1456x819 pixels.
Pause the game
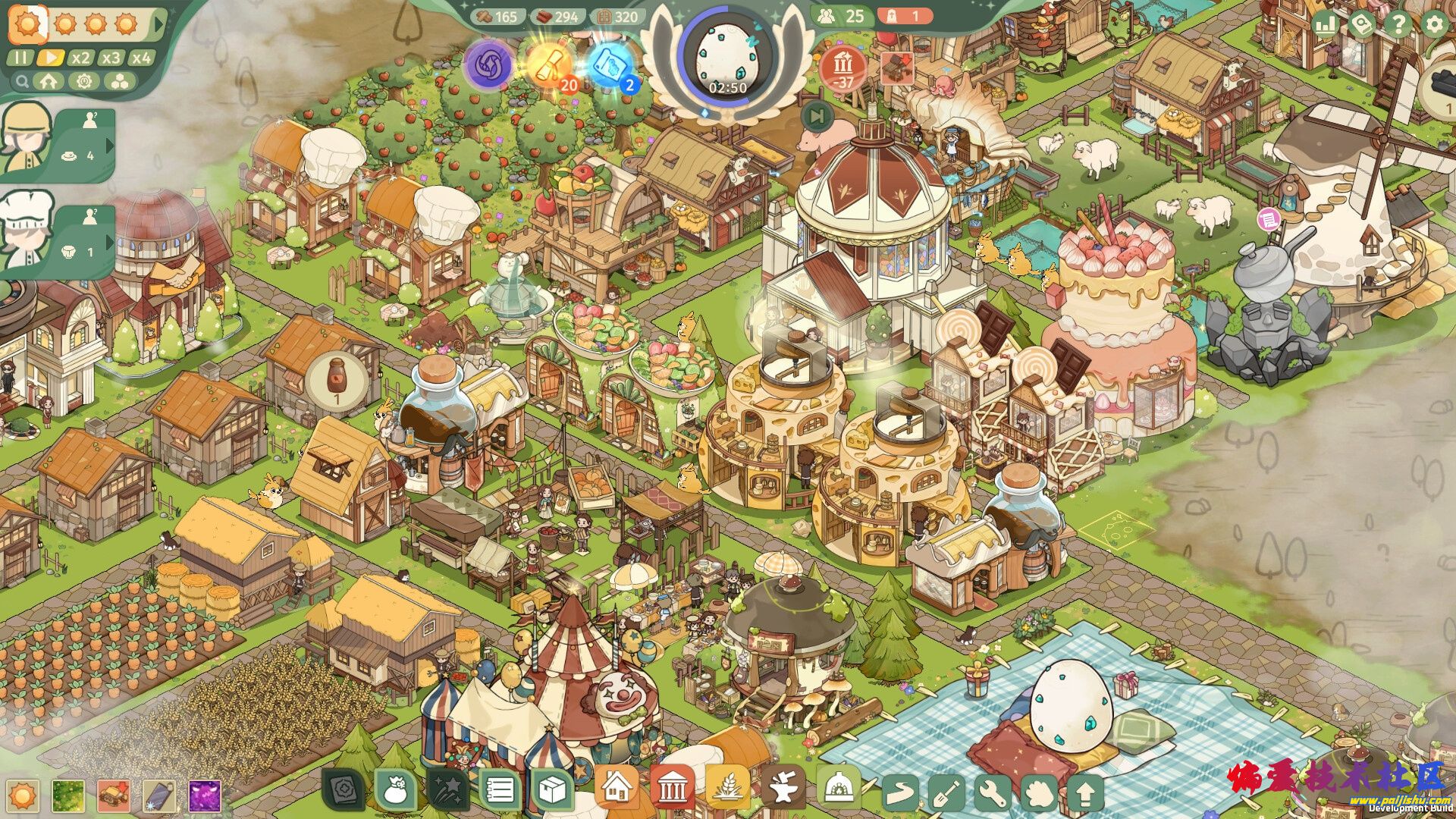(x=21, y=58)
